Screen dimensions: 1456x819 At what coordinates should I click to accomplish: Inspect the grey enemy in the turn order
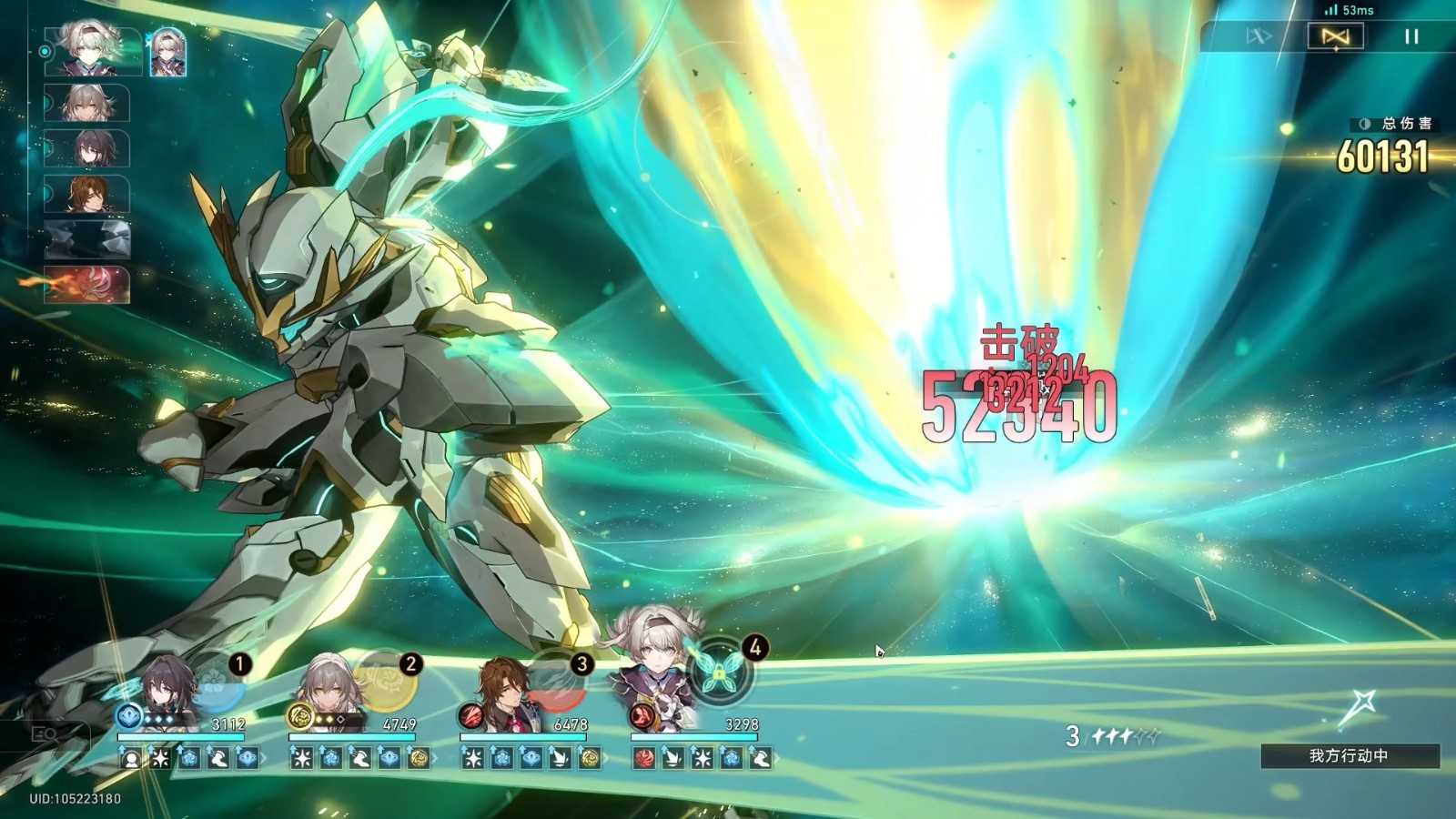(88, 238)
